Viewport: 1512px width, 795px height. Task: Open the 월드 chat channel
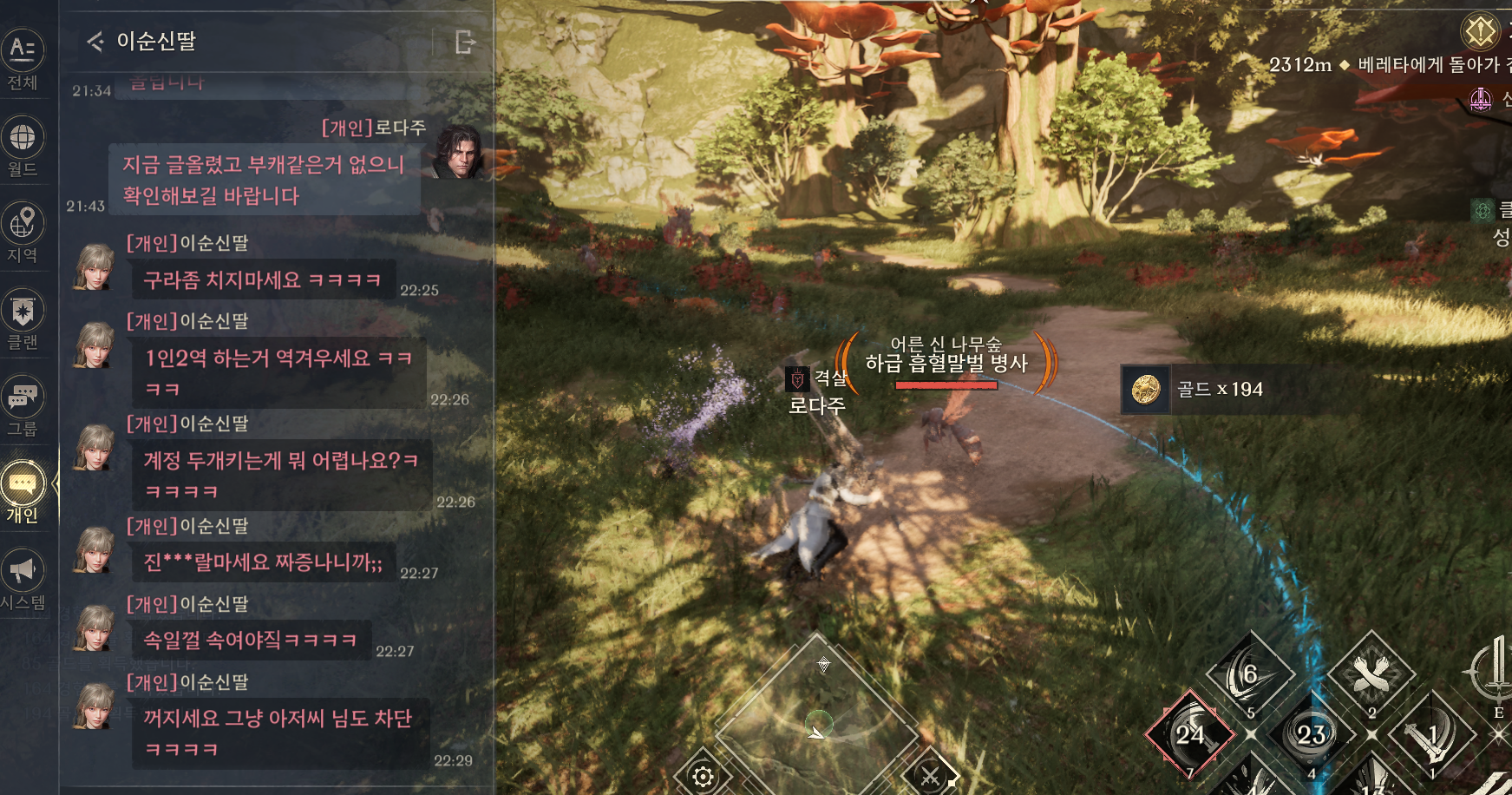coord(23,146)
